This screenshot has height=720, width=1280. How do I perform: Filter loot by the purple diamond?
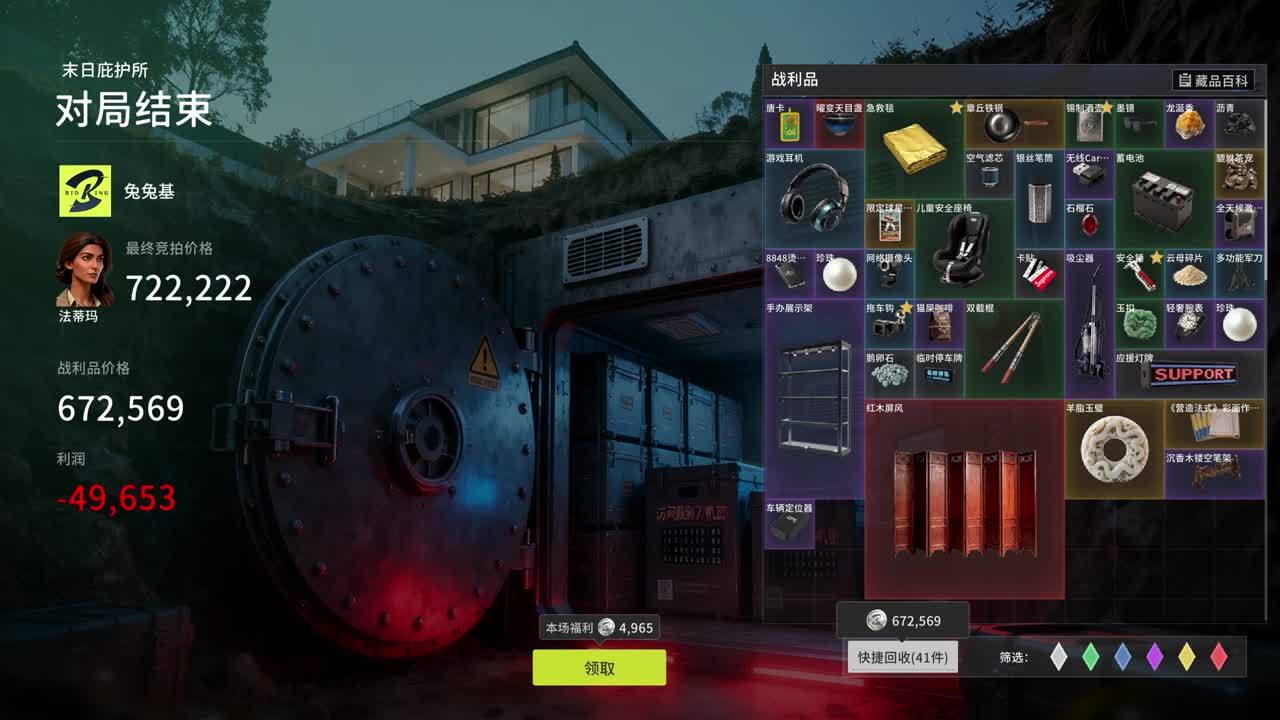click(x=1155, y=656)
